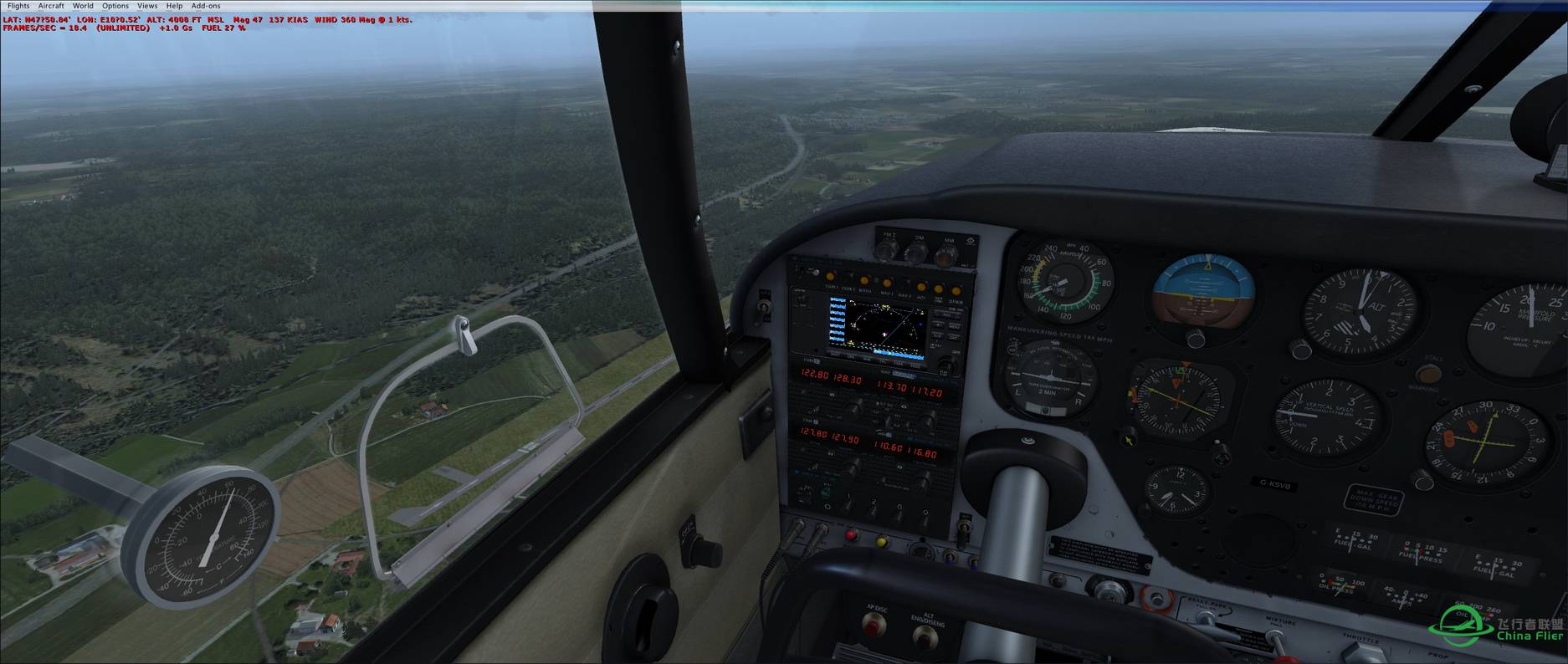Open the Flights menu
This screenshot has width=1568, height=664.
[x=18, y=6]
